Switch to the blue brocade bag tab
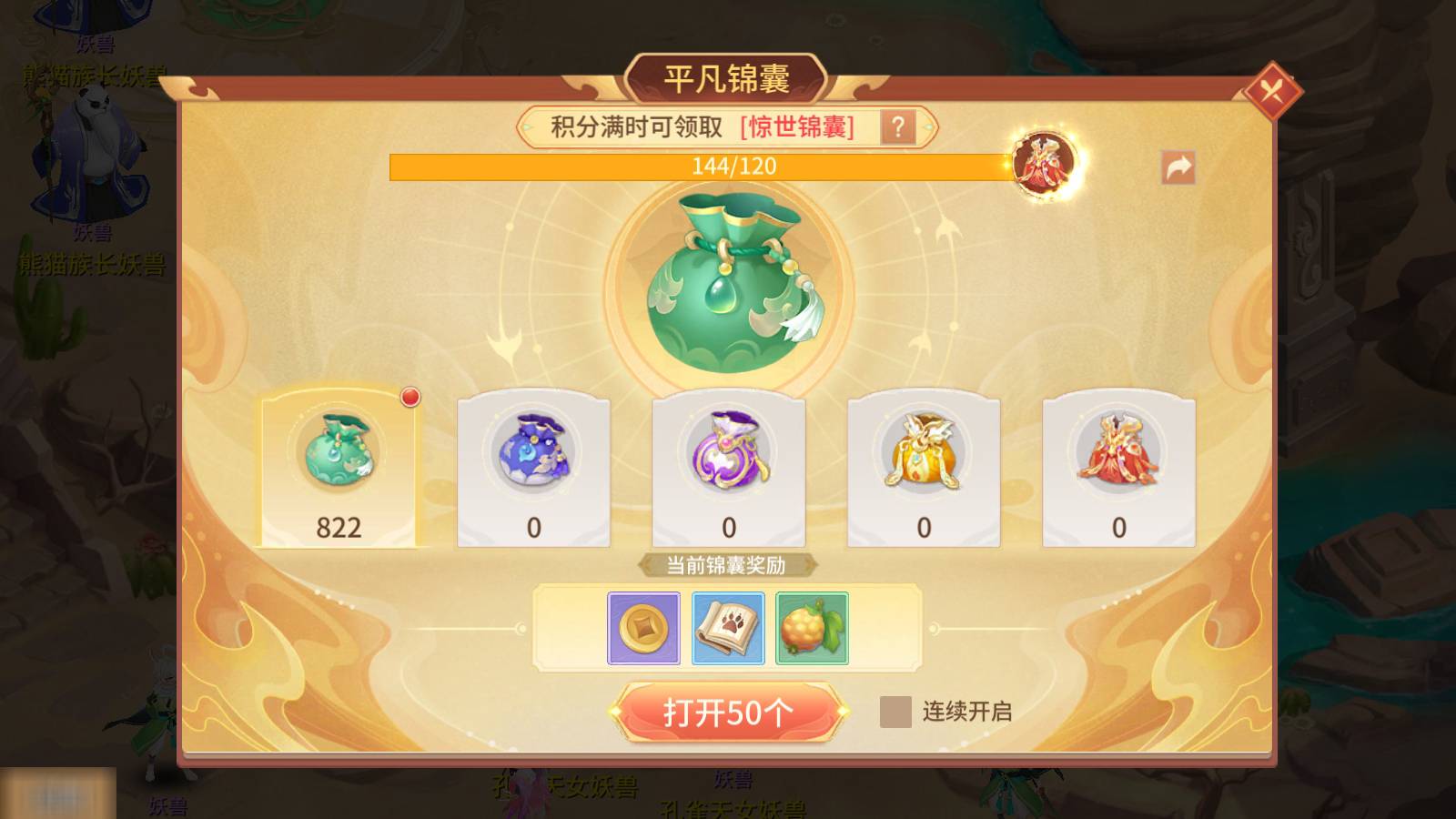The width and height of the screenshot is (1456, 819). tap(532, 464)
